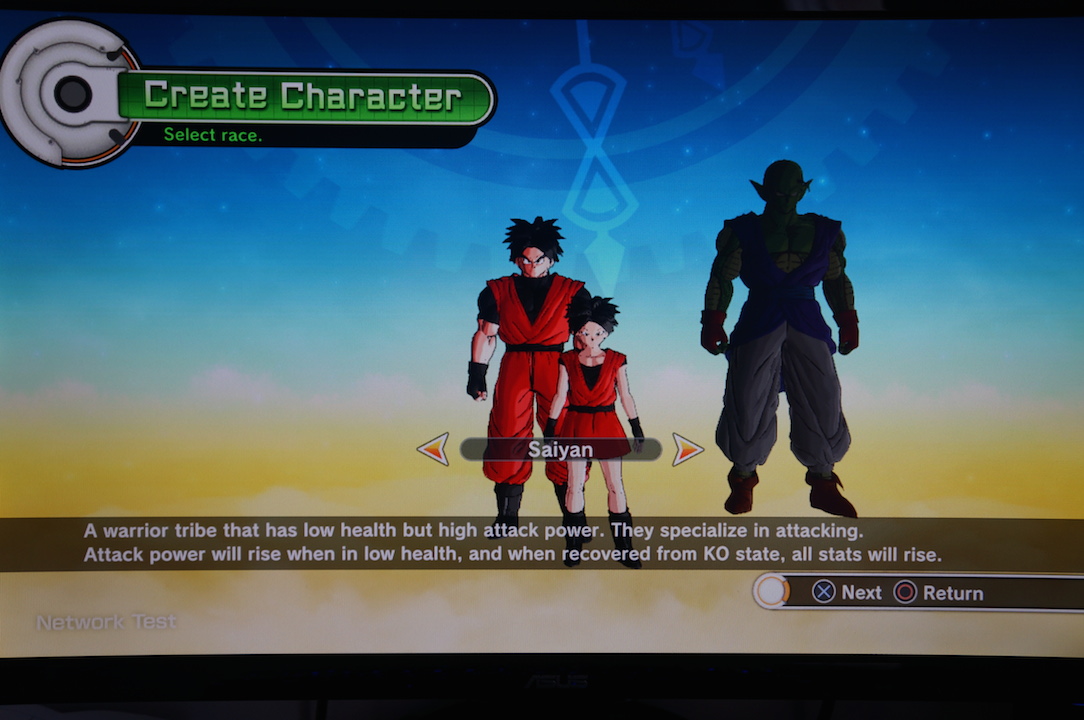
Task: Click the left arrow beside the Saiyan label
Action: point(433,449)
